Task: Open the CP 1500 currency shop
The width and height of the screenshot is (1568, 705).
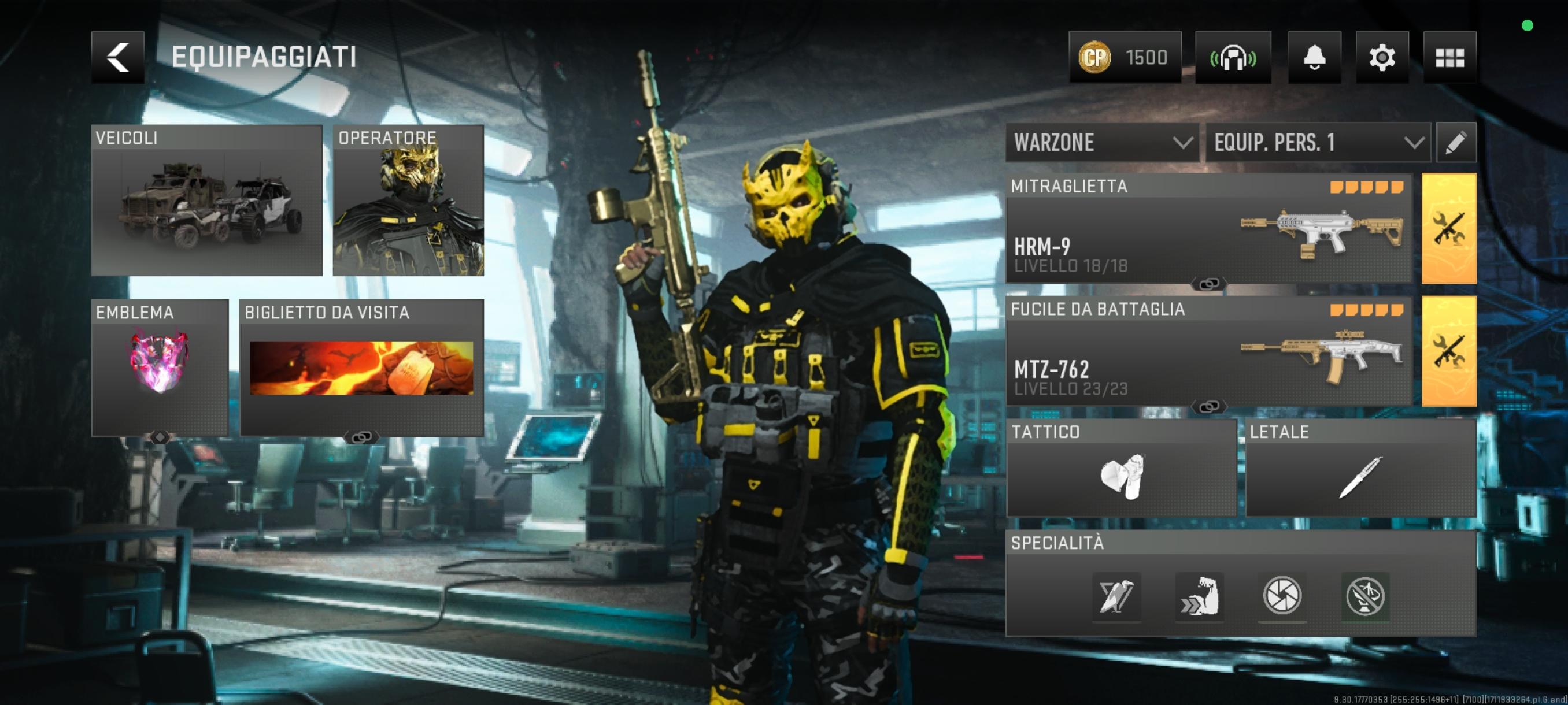Action: click(x=1125, y=57)
